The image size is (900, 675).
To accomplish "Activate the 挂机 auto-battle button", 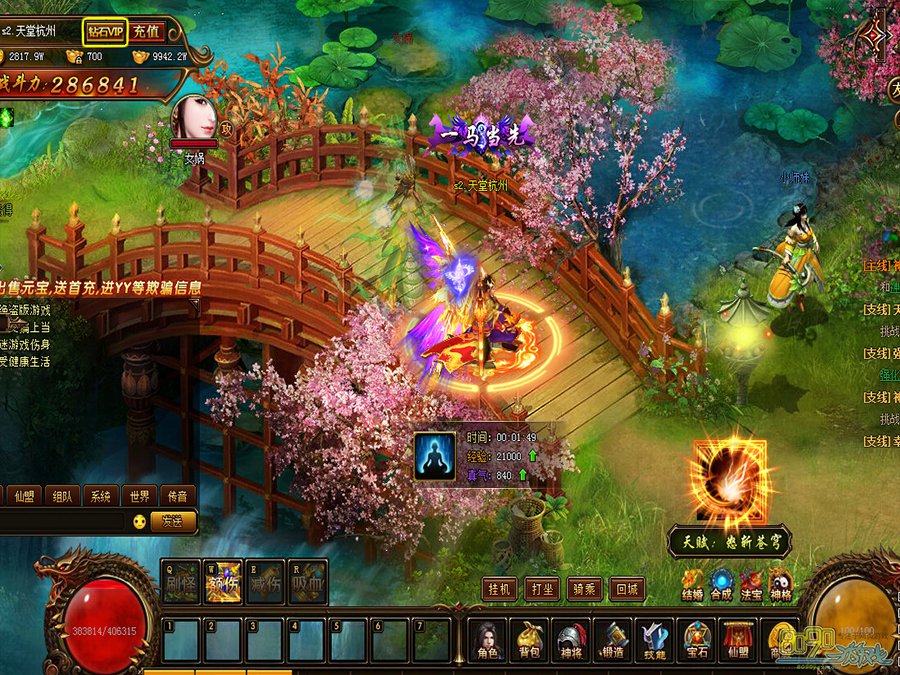I will (x=500, y=589).
